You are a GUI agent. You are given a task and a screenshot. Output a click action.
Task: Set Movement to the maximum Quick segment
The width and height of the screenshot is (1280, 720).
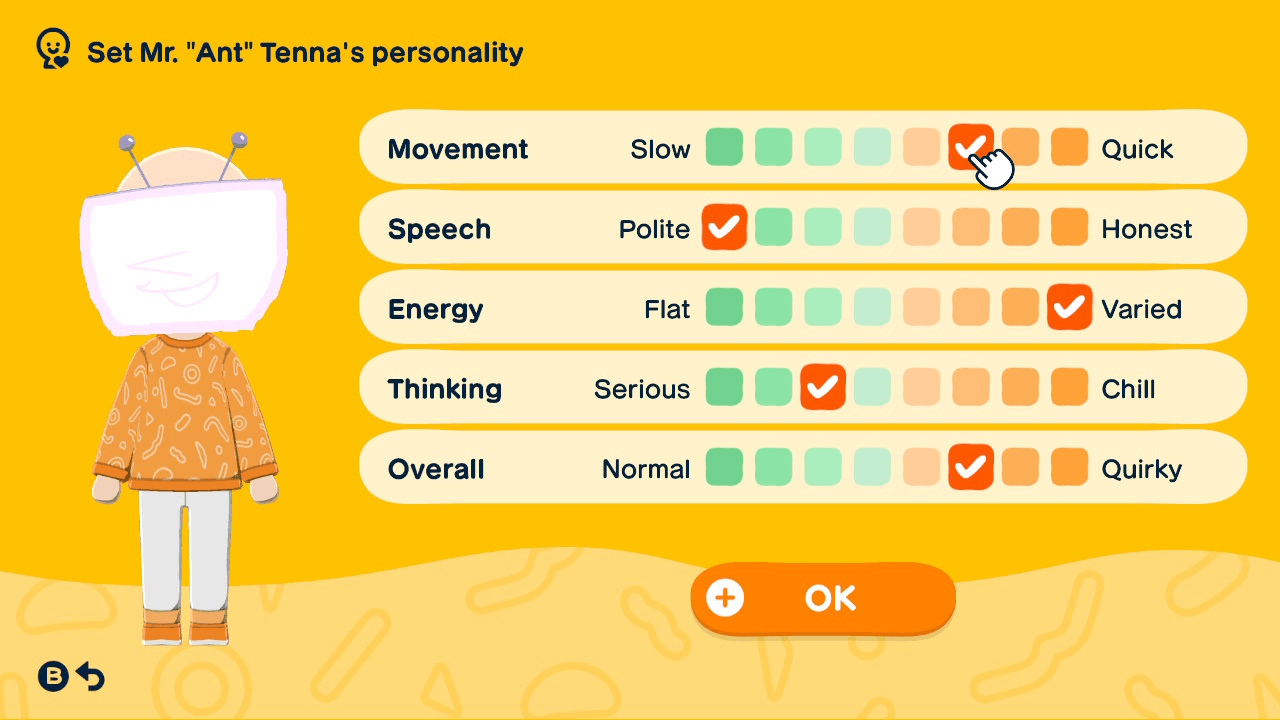1069,147
